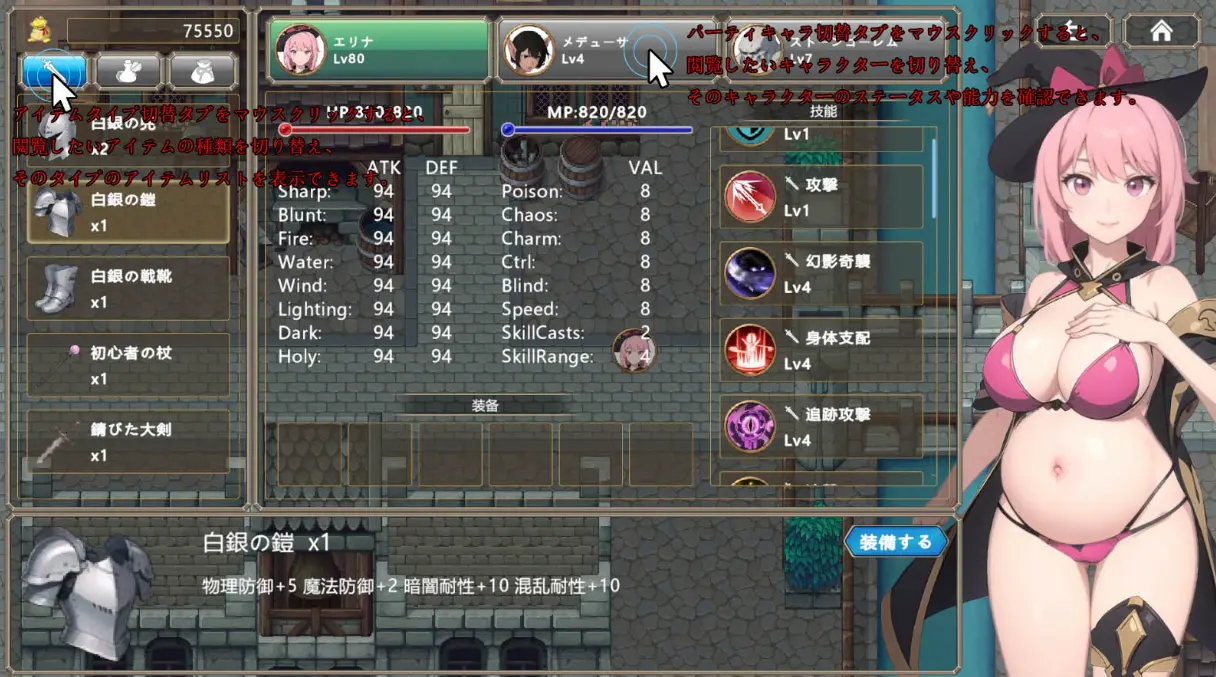Equip the item with the 装備する button
This screenshot has height=677, width=1216.
click(895, 542)
